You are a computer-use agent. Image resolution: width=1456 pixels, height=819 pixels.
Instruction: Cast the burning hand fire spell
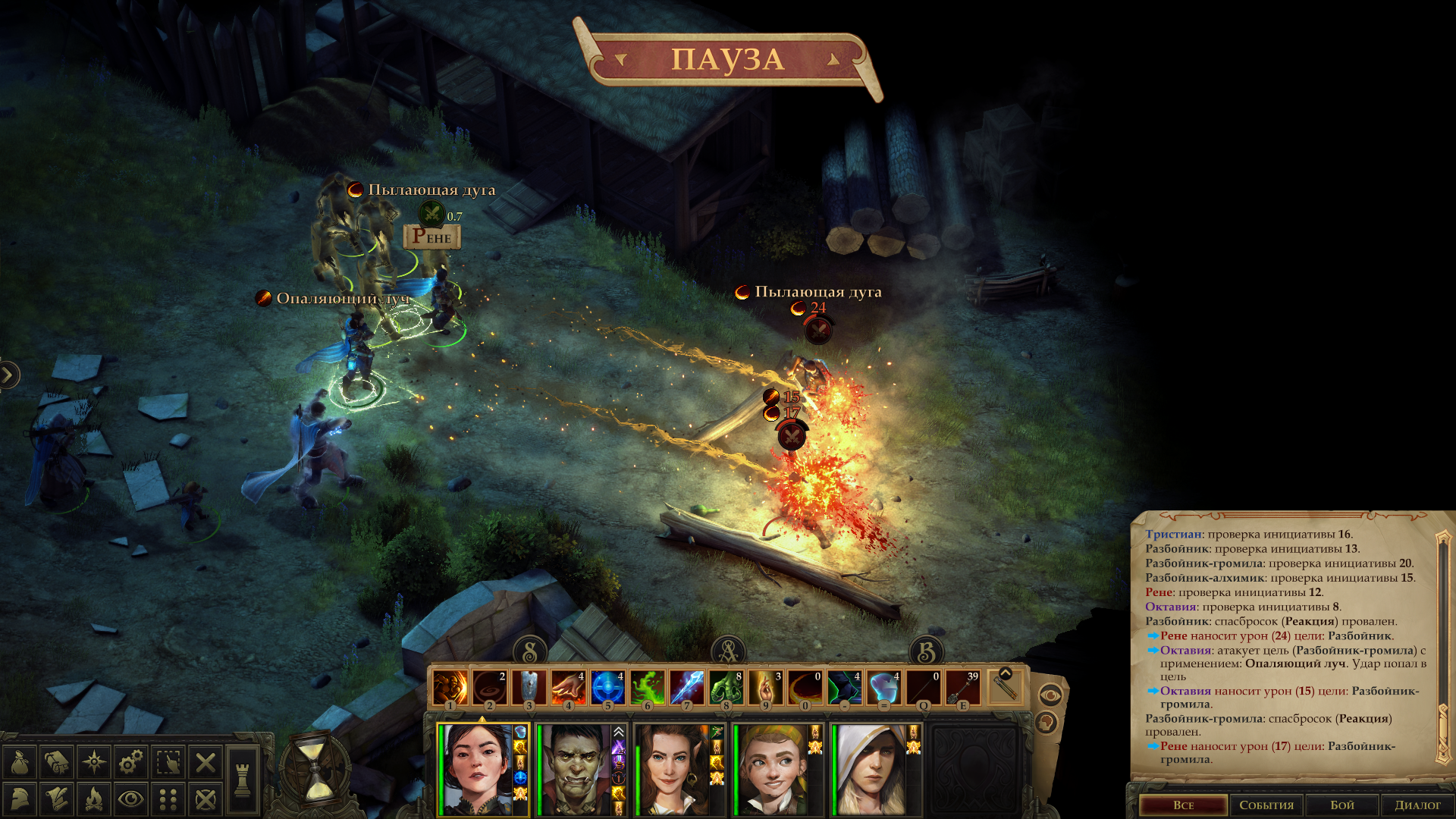568,687
